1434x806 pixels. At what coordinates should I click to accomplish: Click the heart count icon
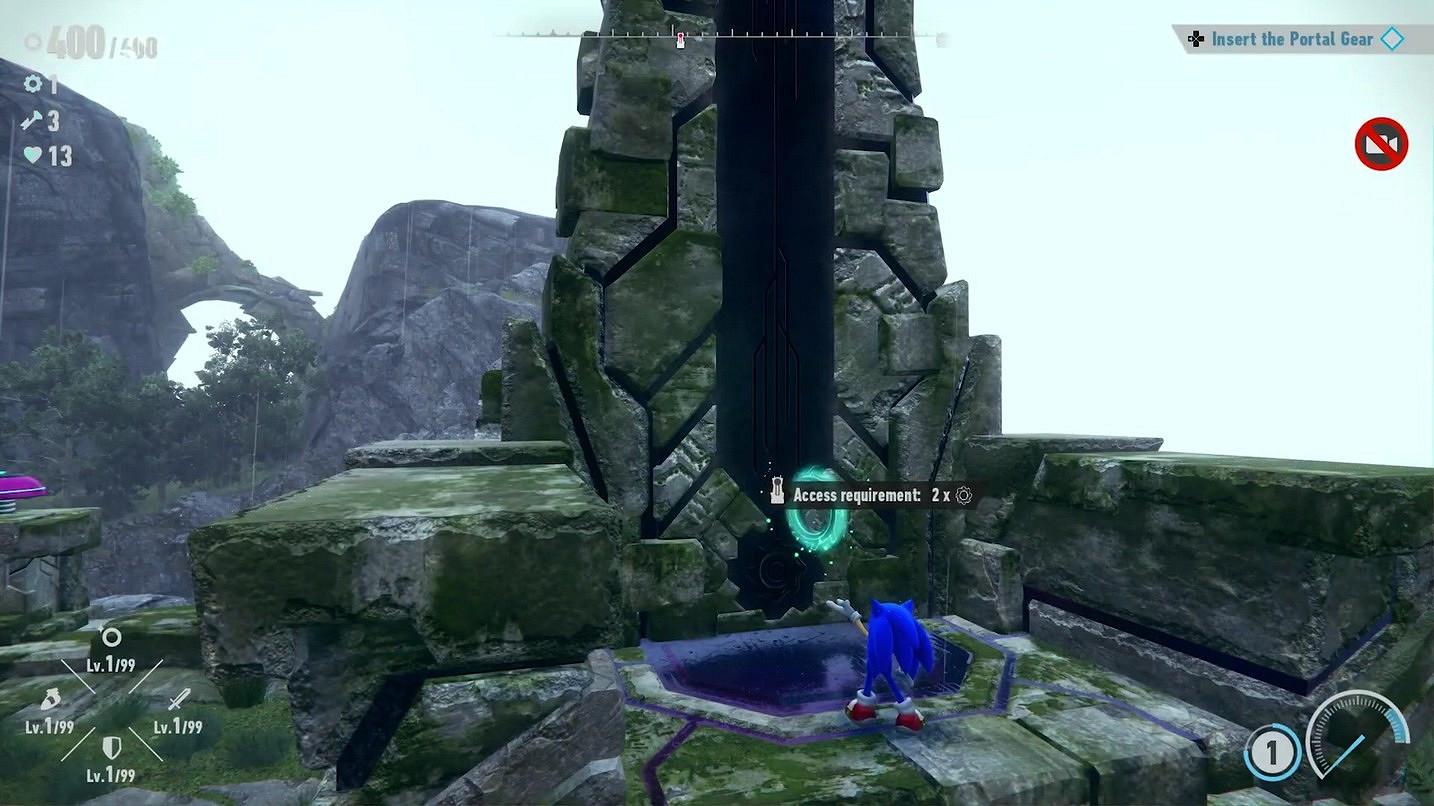33,152
